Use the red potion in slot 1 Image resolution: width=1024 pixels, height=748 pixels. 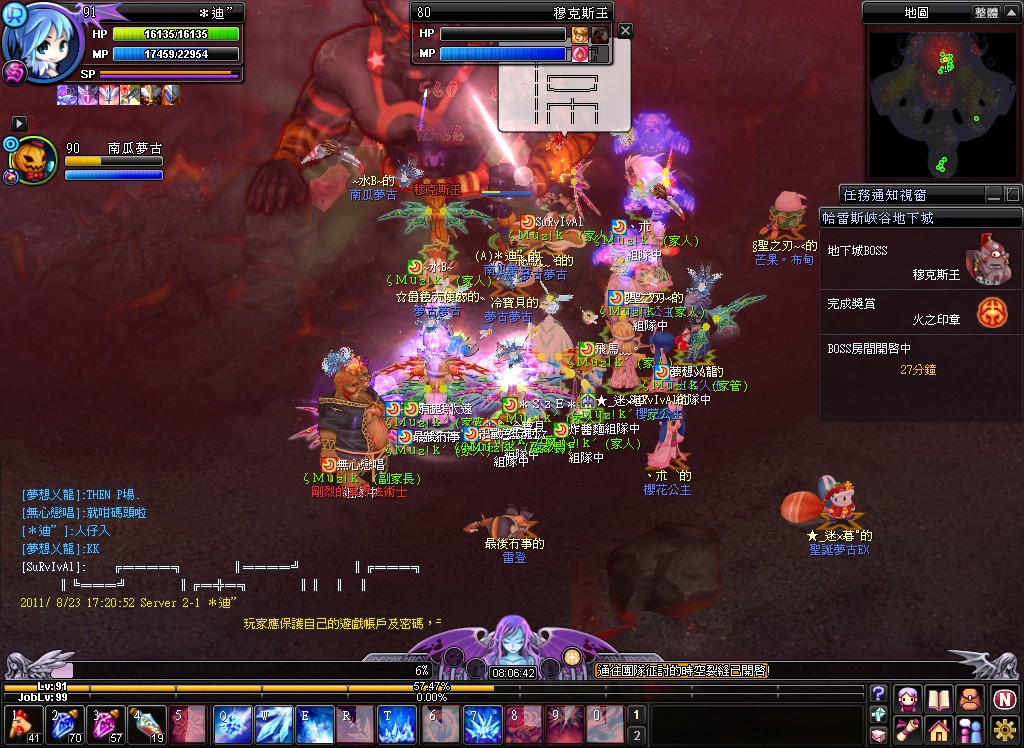point(20,724)
